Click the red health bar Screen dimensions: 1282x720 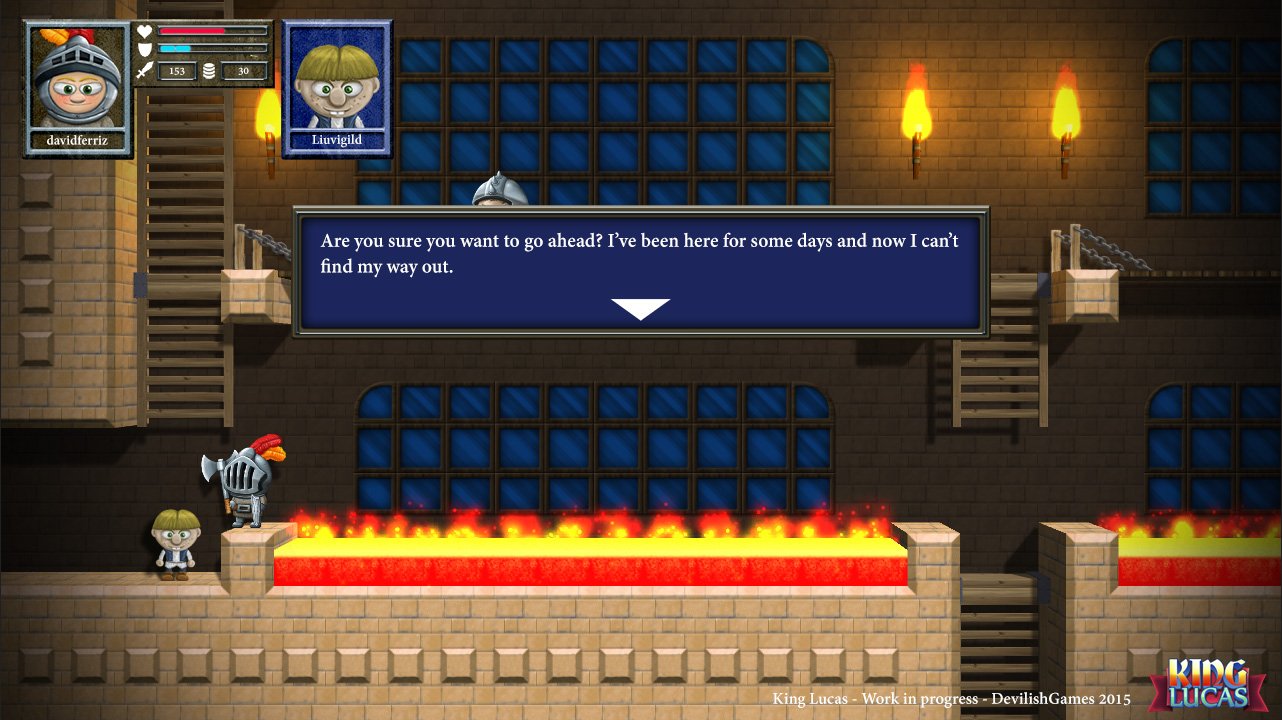190,31
